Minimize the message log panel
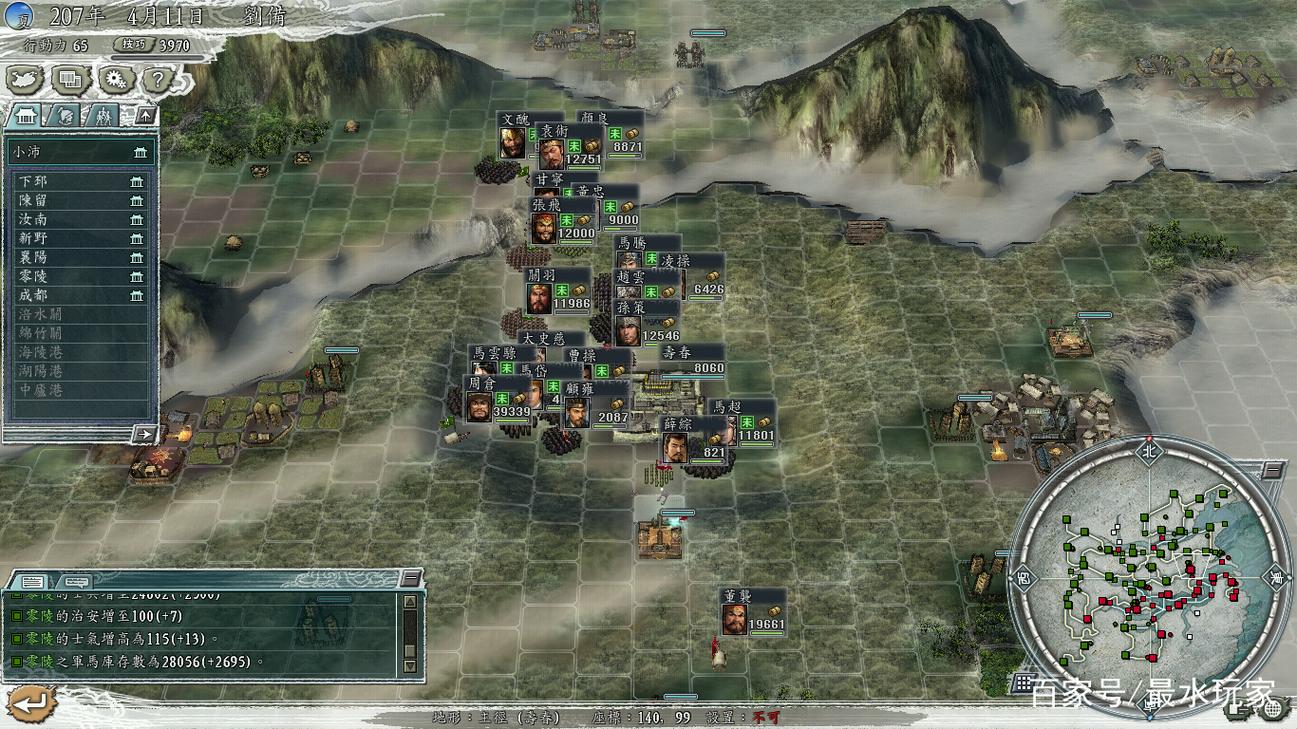The width and height of the screenshot is (1297, 729). (411, 578)
